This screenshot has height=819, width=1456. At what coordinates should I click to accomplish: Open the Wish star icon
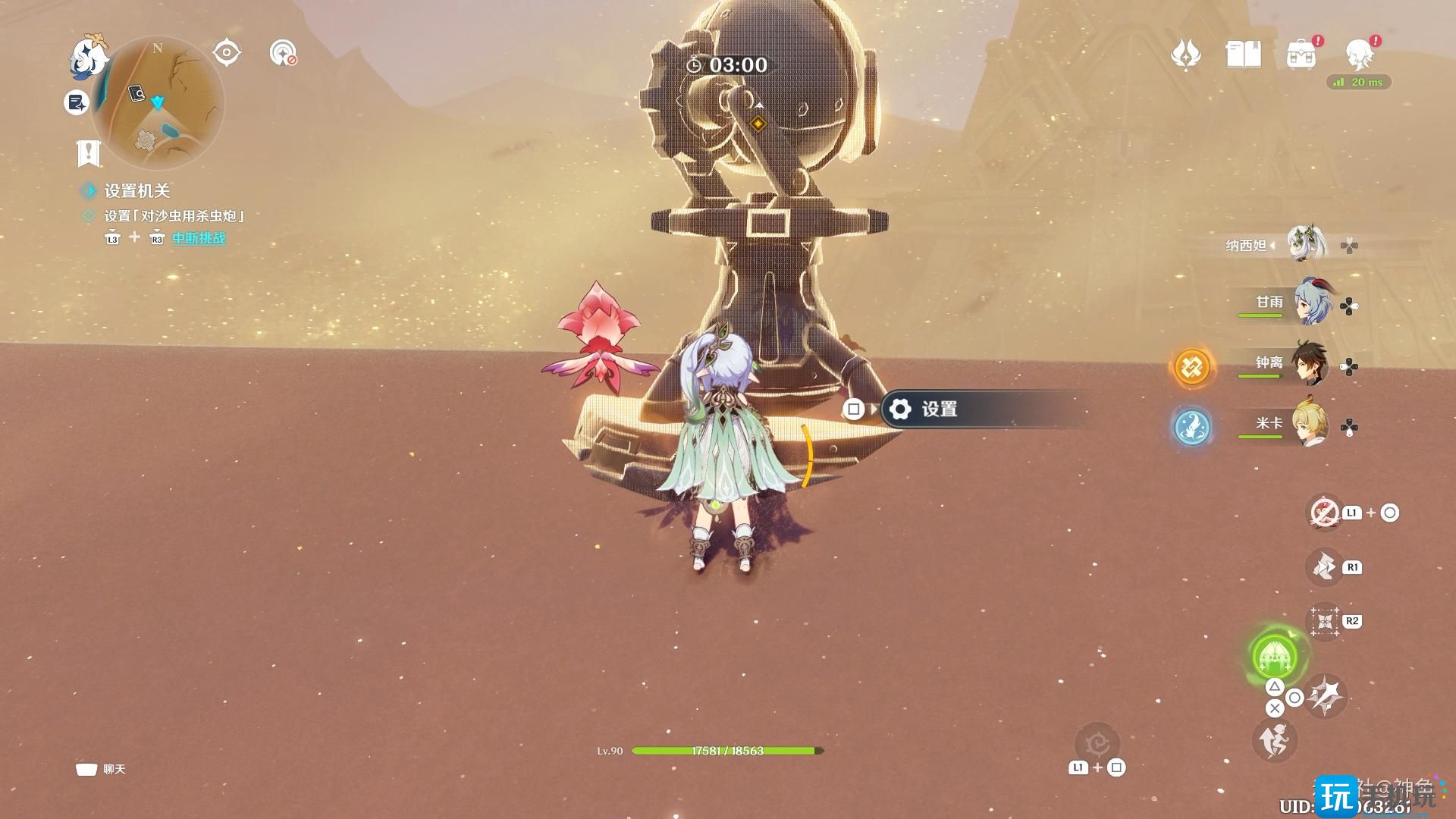click(1185, 55)
